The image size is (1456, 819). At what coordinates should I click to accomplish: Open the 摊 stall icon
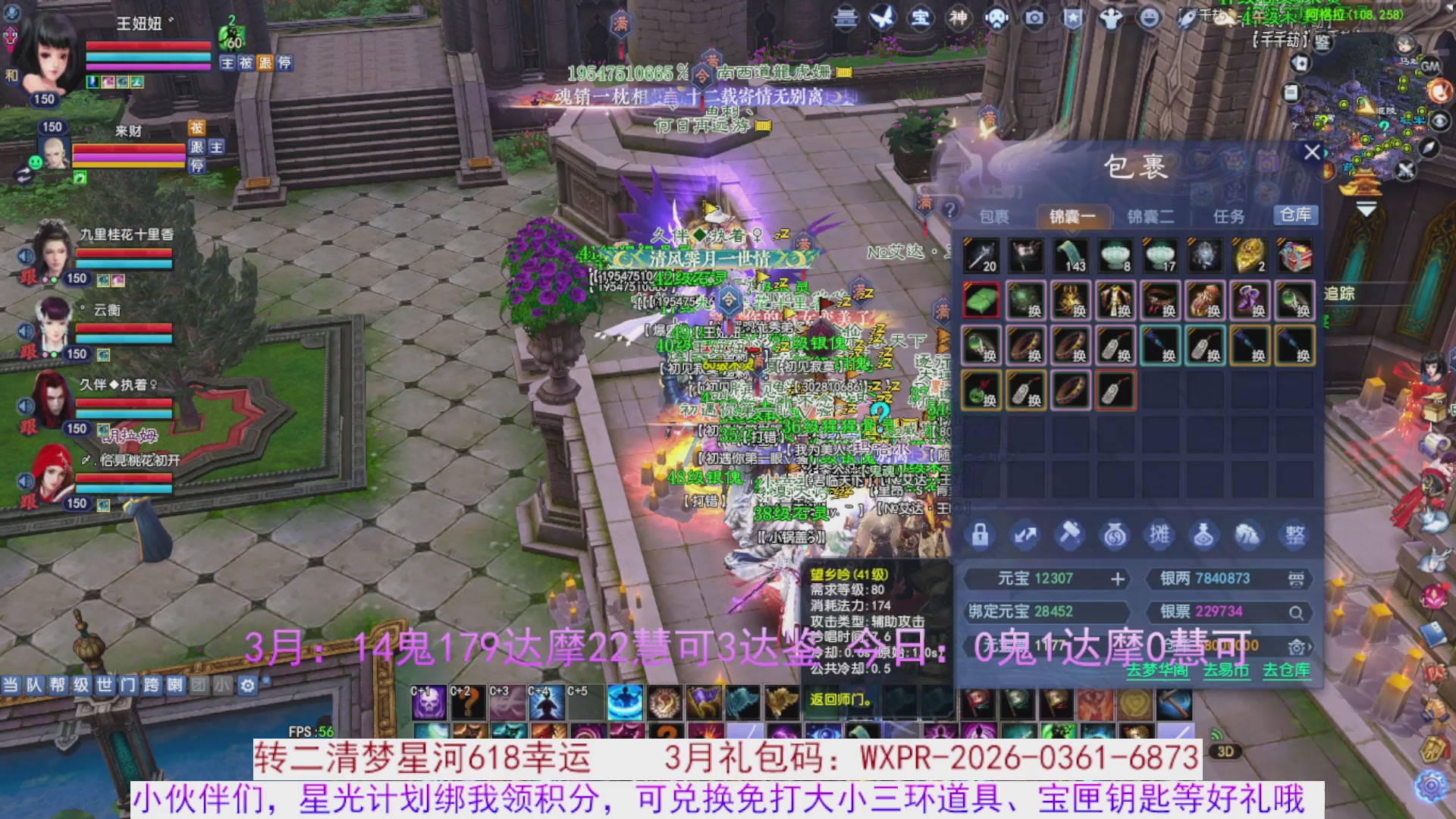pyautogui.click(x=1160, y=535)
